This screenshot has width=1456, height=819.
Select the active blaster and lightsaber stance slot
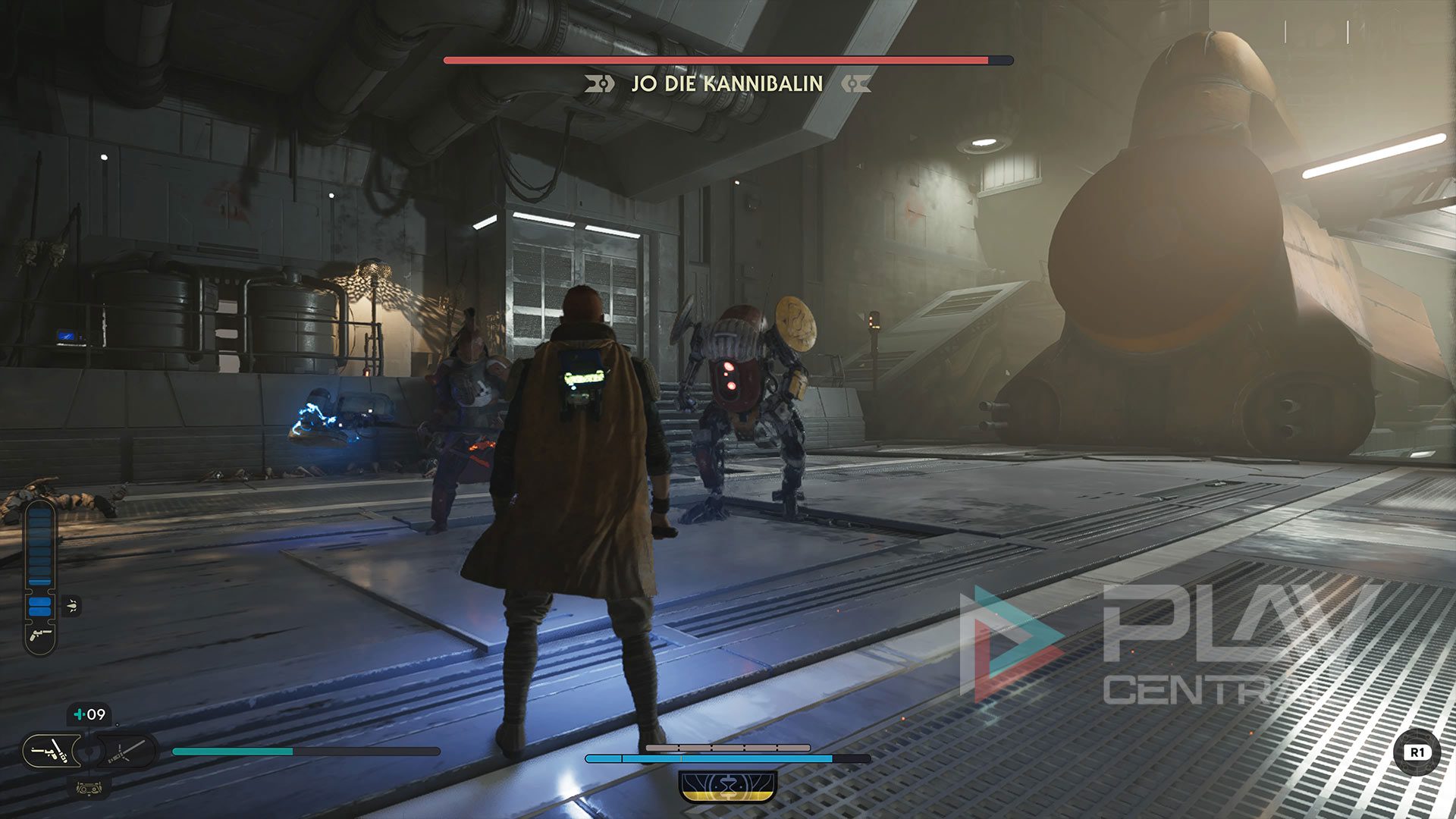click(x=51, y=752)
